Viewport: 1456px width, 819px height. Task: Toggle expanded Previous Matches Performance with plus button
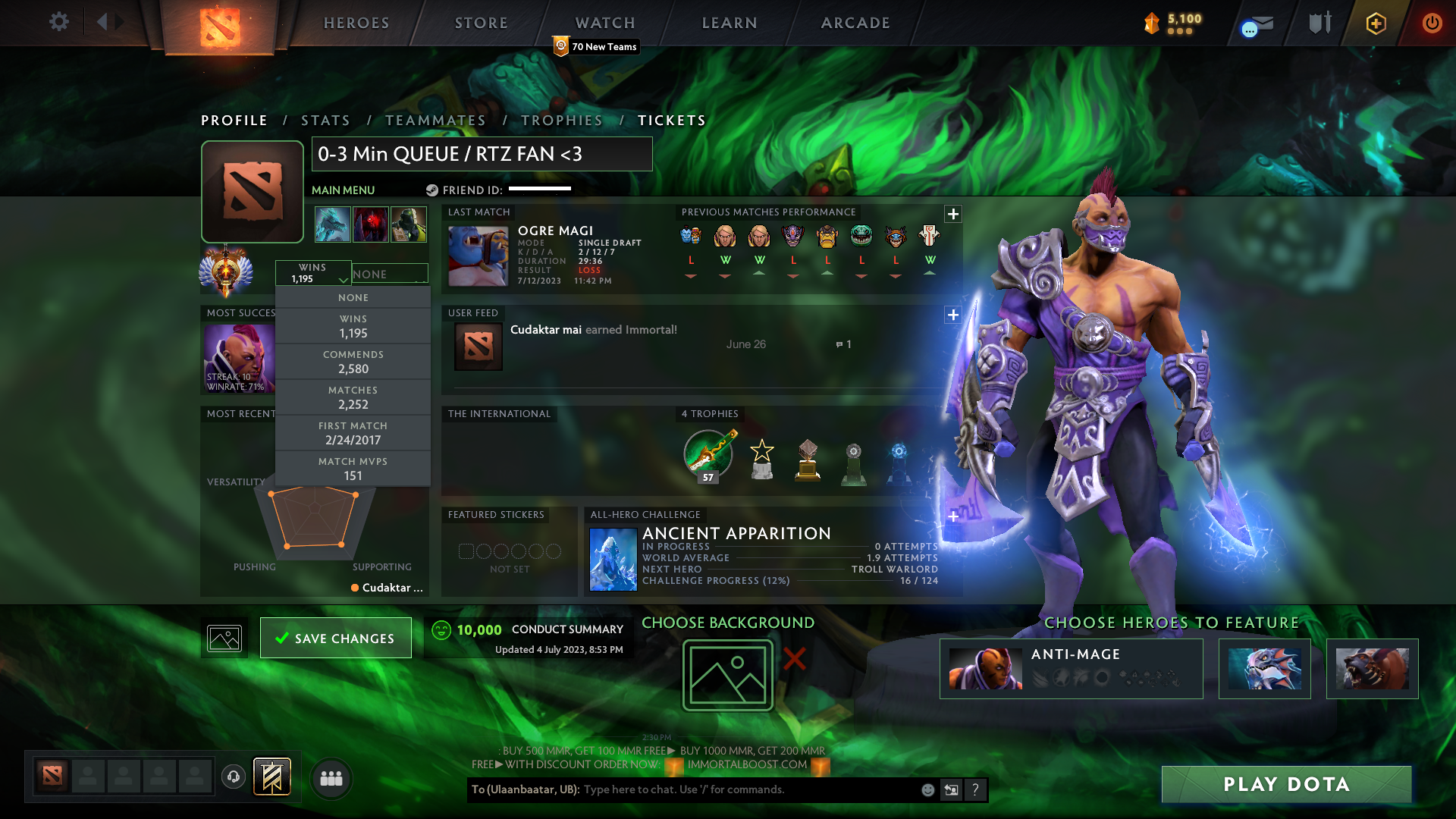[x=954, y=214]
